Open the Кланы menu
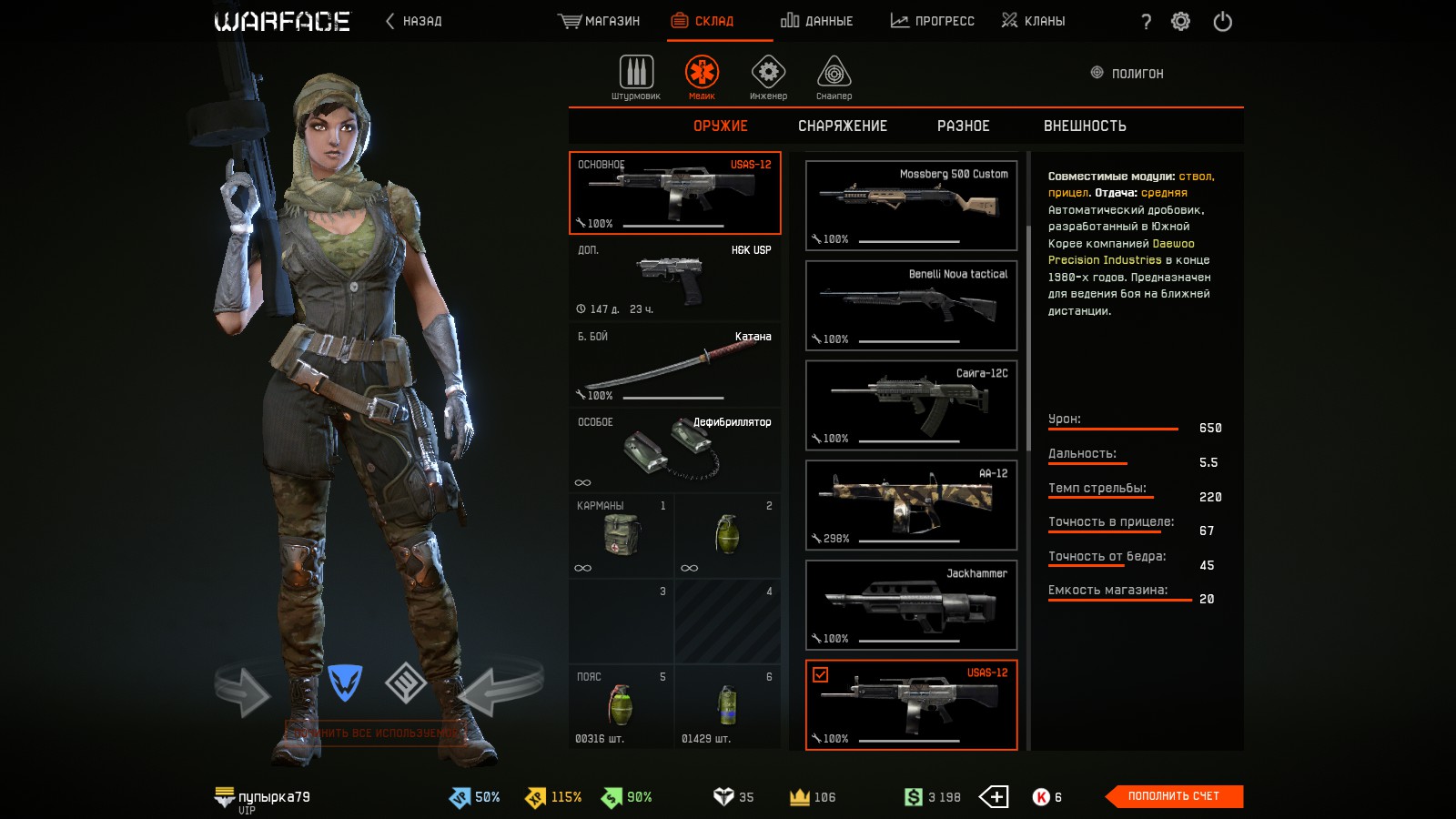This screenshot has height=819, width=1456. [1033, 21]
